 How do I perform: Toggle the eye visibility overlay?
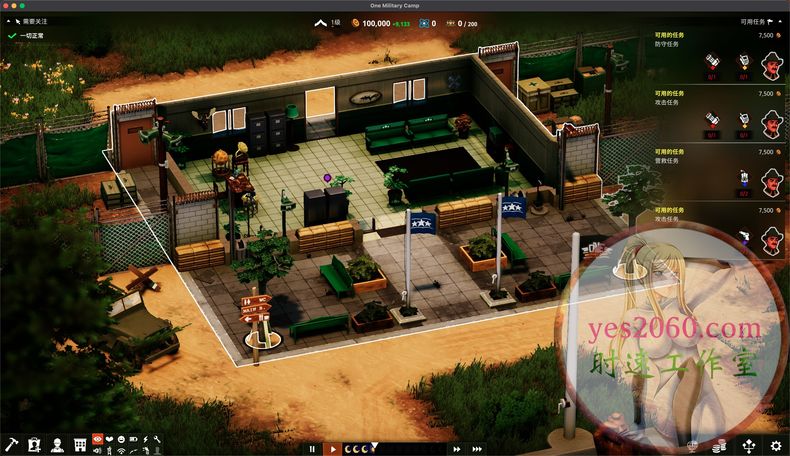[97, 438]
